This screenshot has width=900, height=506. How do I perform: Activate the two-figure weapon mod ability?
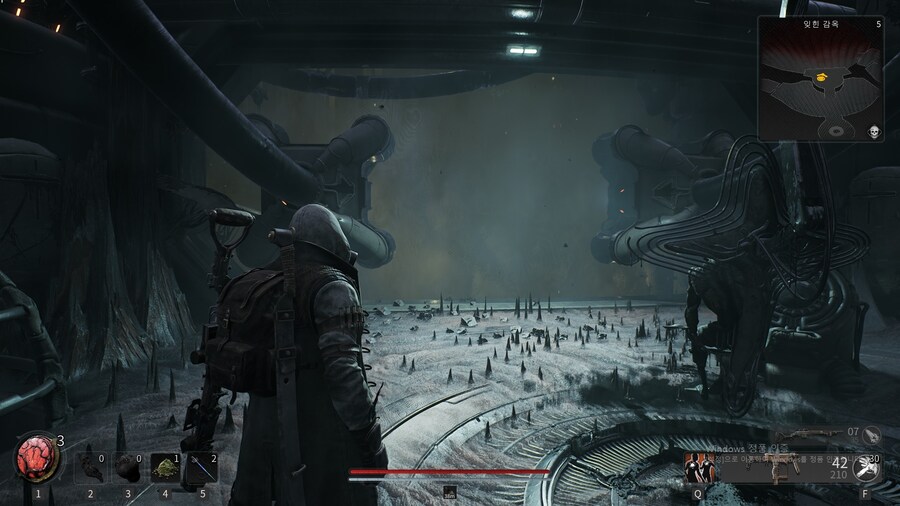click(x=697, y=467)
